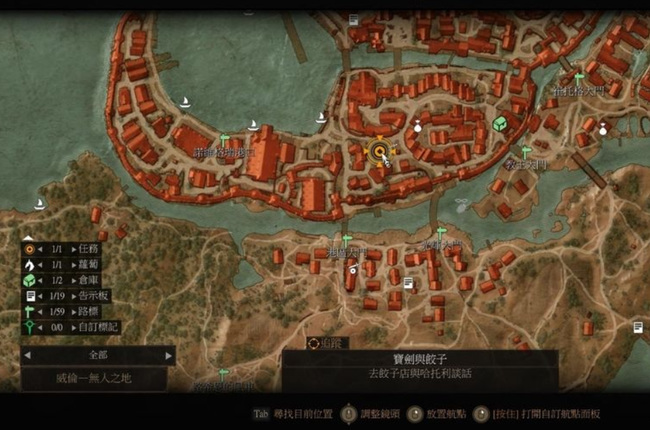This screenshot has width=650, height=430.
Task: Click the left arrow of the 全部 filter
Action: tap(28, 355)
